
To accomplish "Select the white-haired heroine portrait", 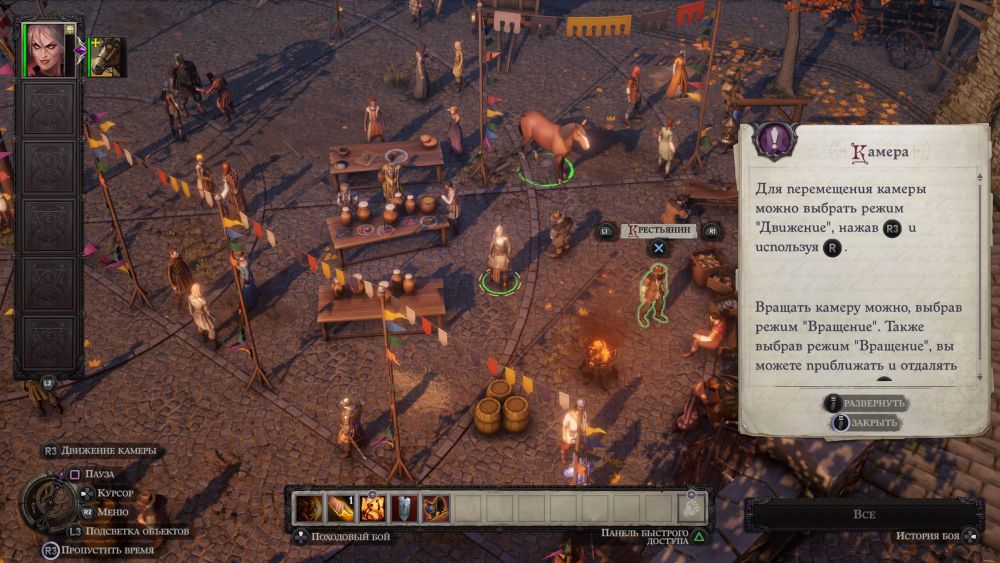I will (x=49, y=50).
